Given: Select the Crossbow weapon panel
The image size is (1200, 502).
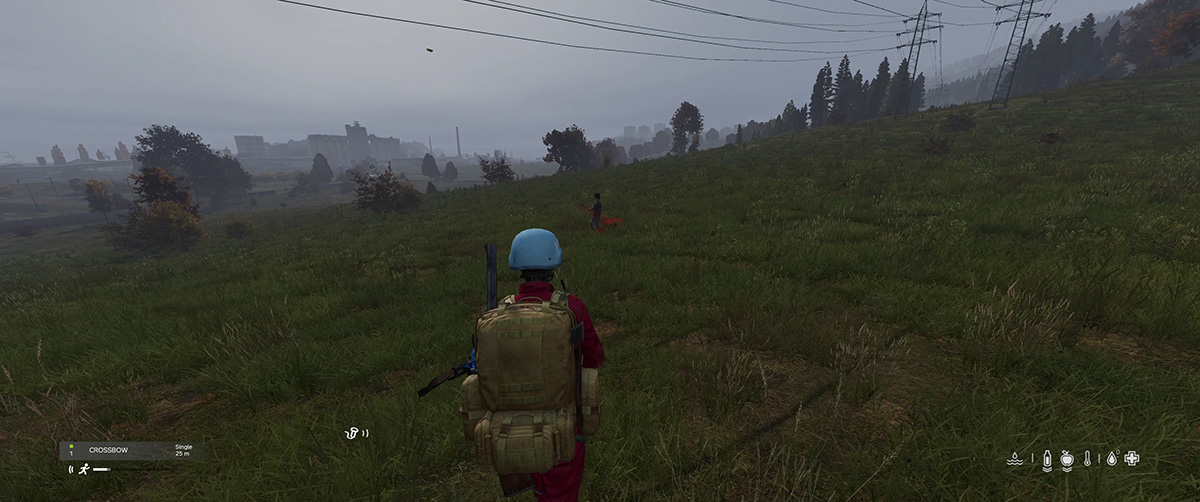Looking at the screenshot, I should [131, 451].
